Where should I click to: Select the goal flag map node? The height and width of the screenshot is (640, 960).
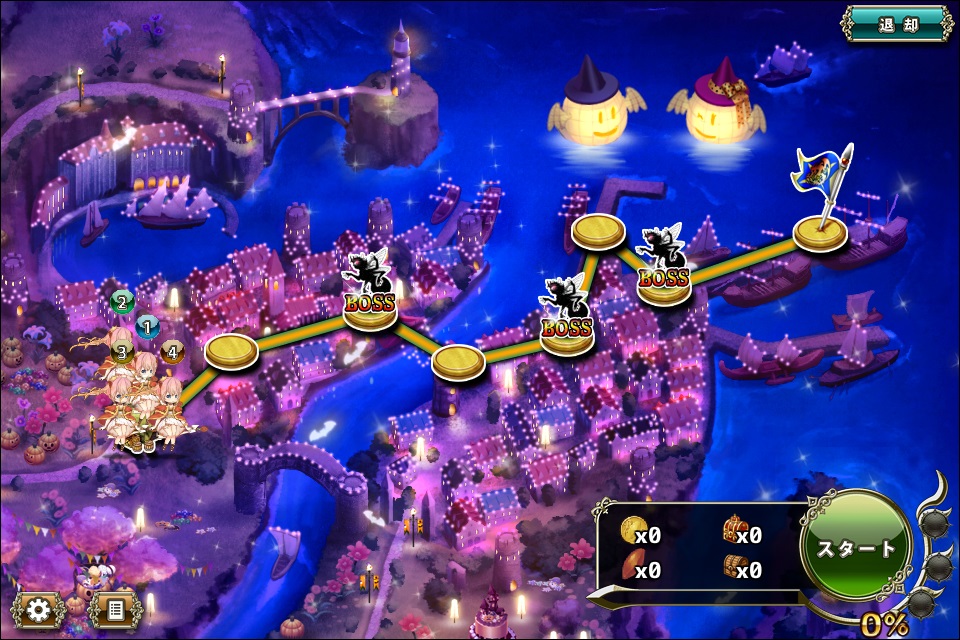click(x=821, y=234)
